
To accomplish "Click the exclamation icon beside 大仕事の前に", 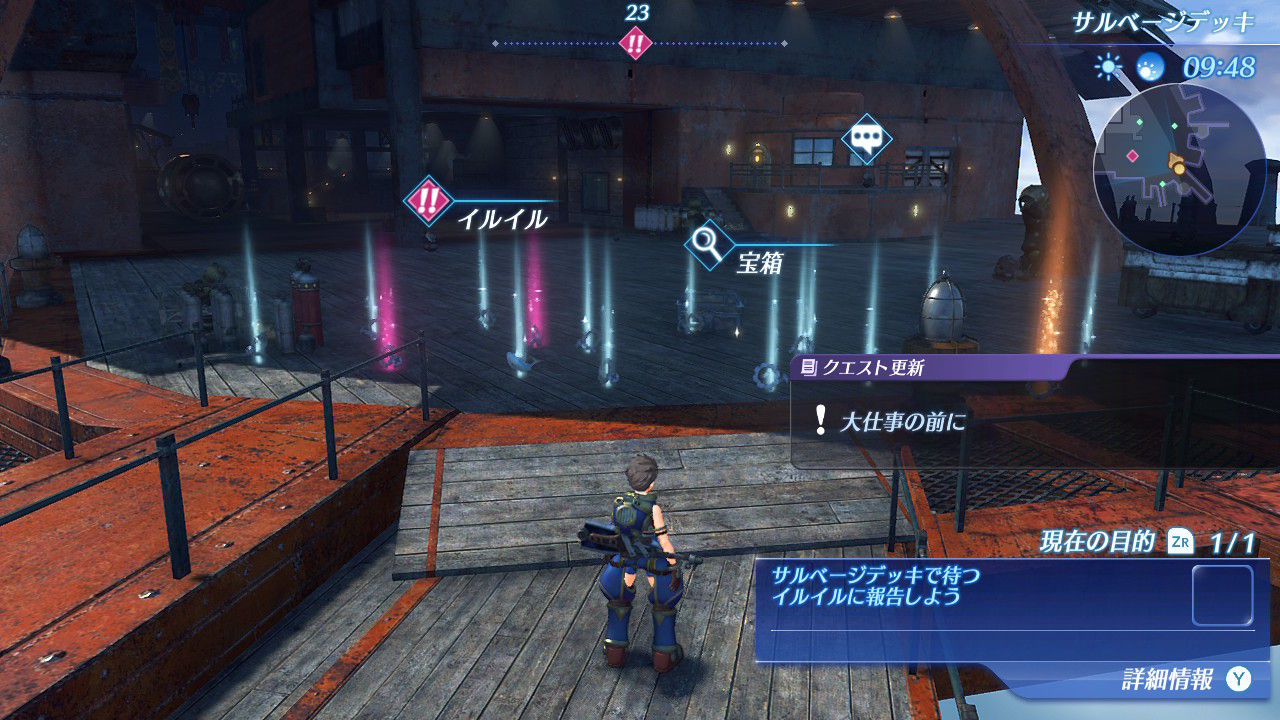I will point(820,419).
